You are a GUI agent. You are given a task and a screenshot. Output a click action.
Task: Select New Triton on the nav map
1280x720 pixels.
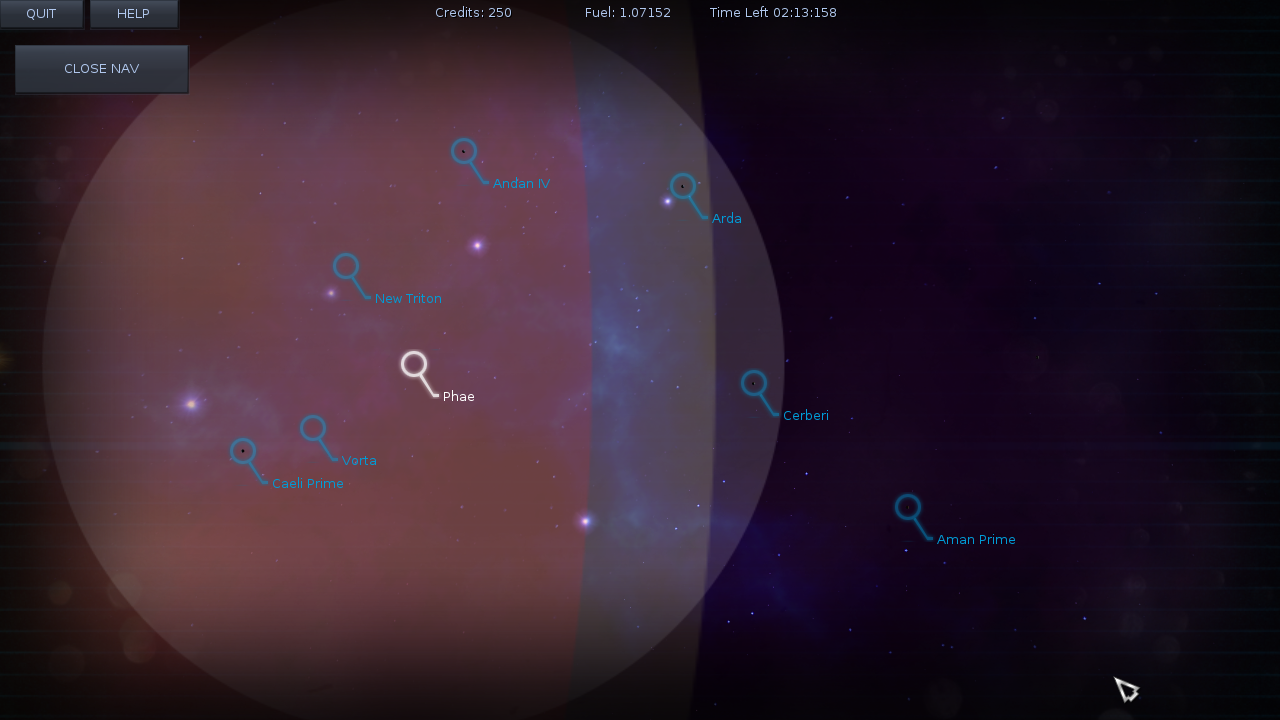point(346,266)
